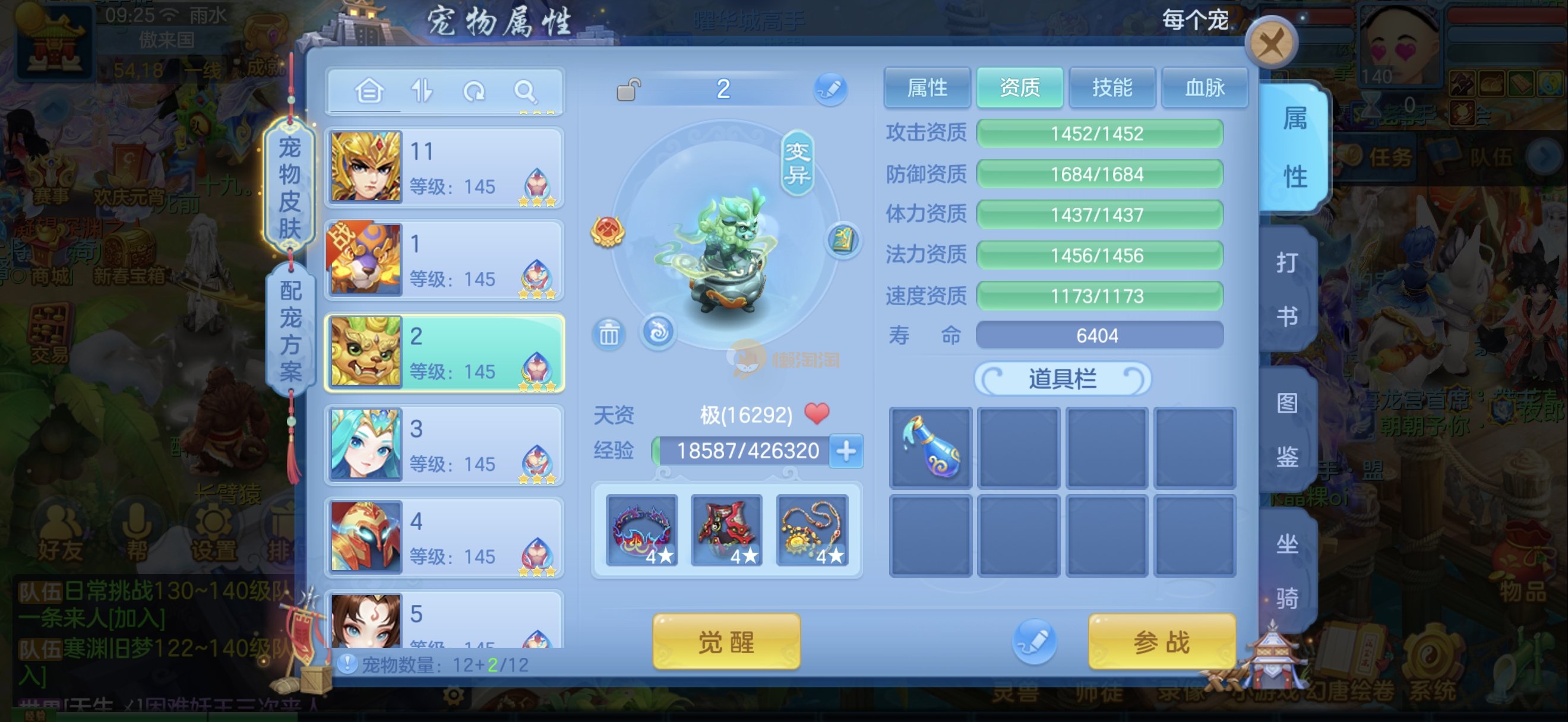Select the 4-star pet collar equipment slot
1568x722 pixels.
[x=641, y=530]
